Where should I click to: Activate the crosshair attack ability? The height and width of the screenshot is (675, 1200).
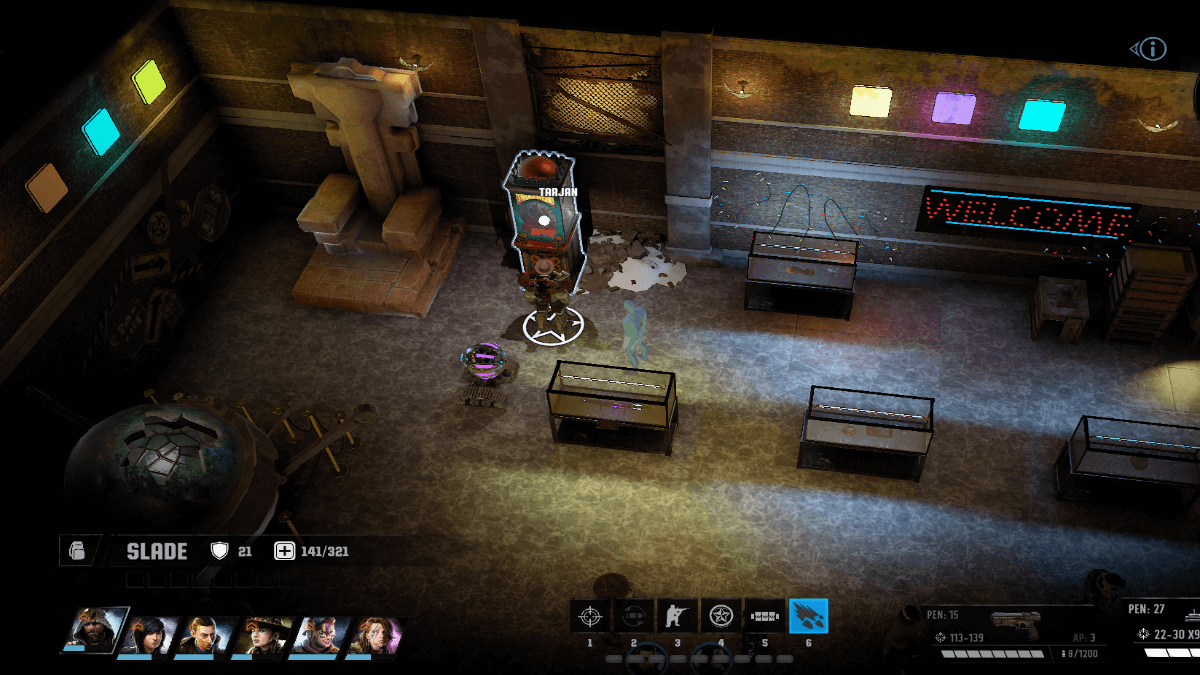click(x=590, y=615)
